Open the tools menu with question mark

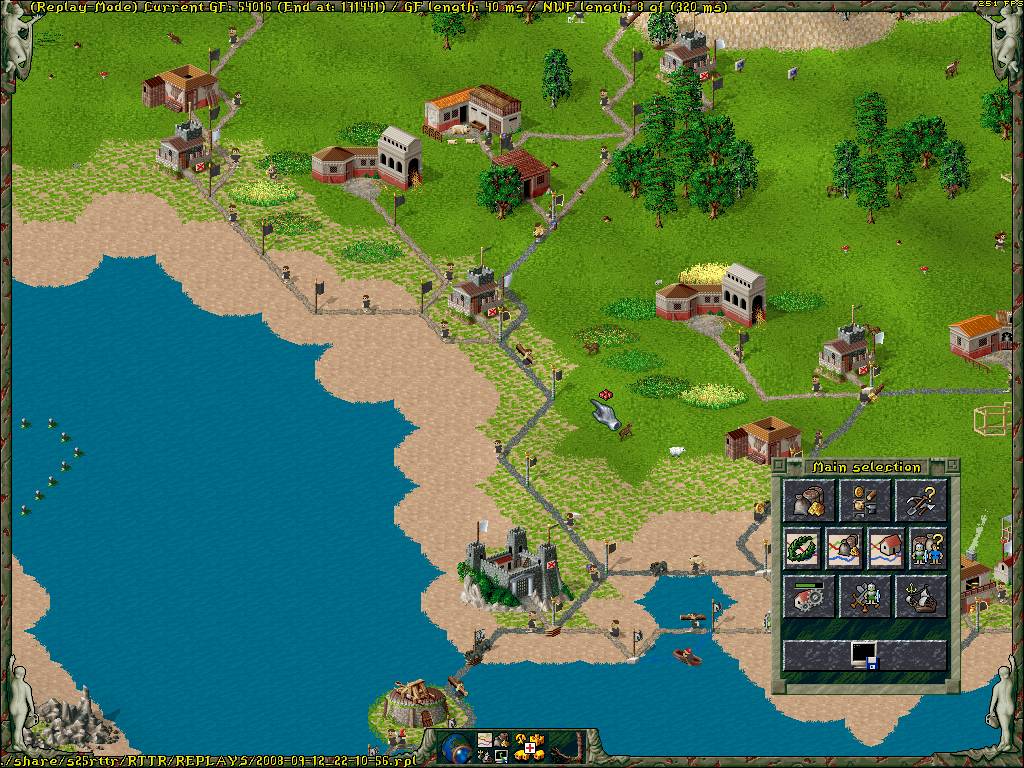coord(920,500)
